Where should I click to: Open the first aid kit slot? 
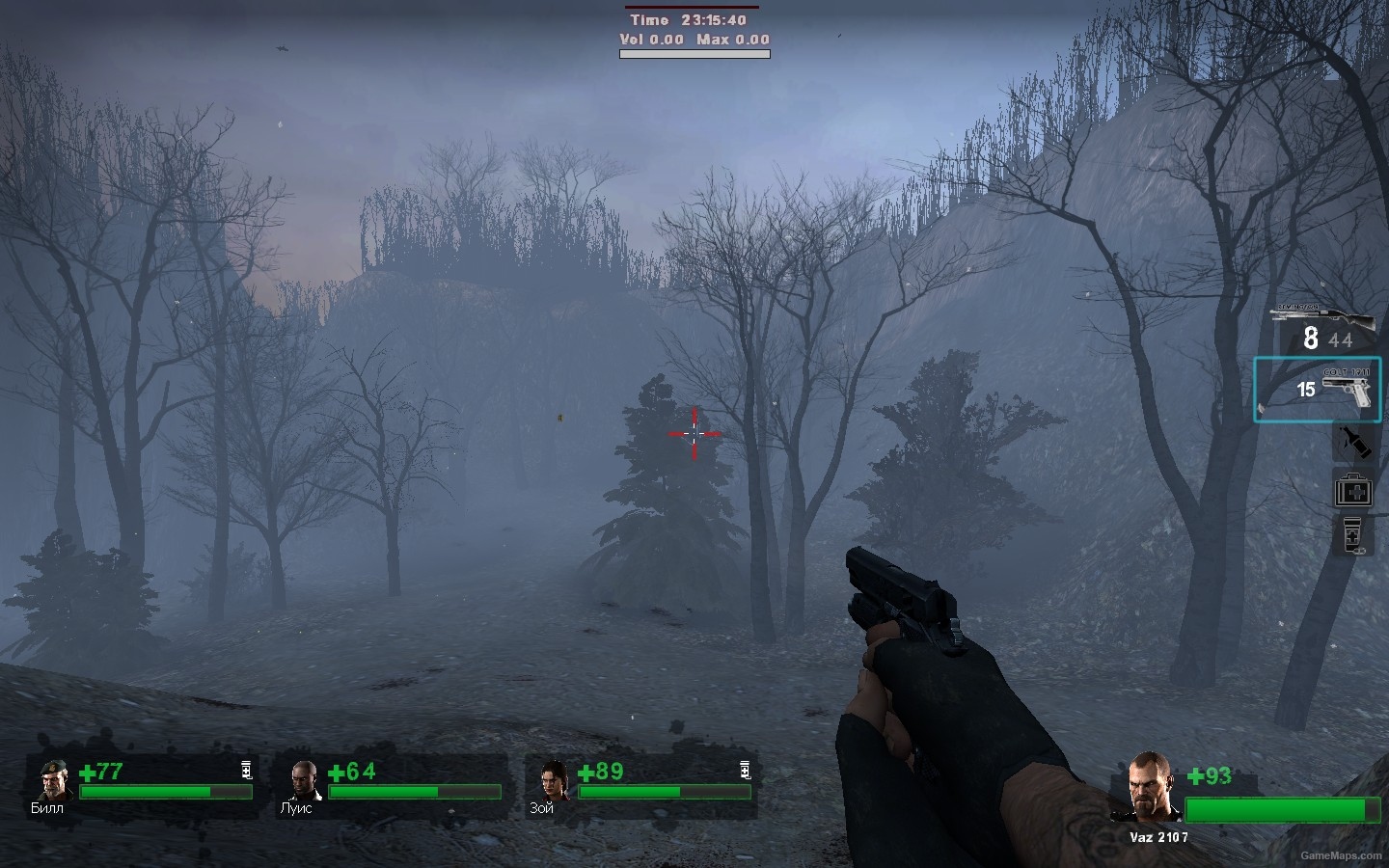point(1352,491)
